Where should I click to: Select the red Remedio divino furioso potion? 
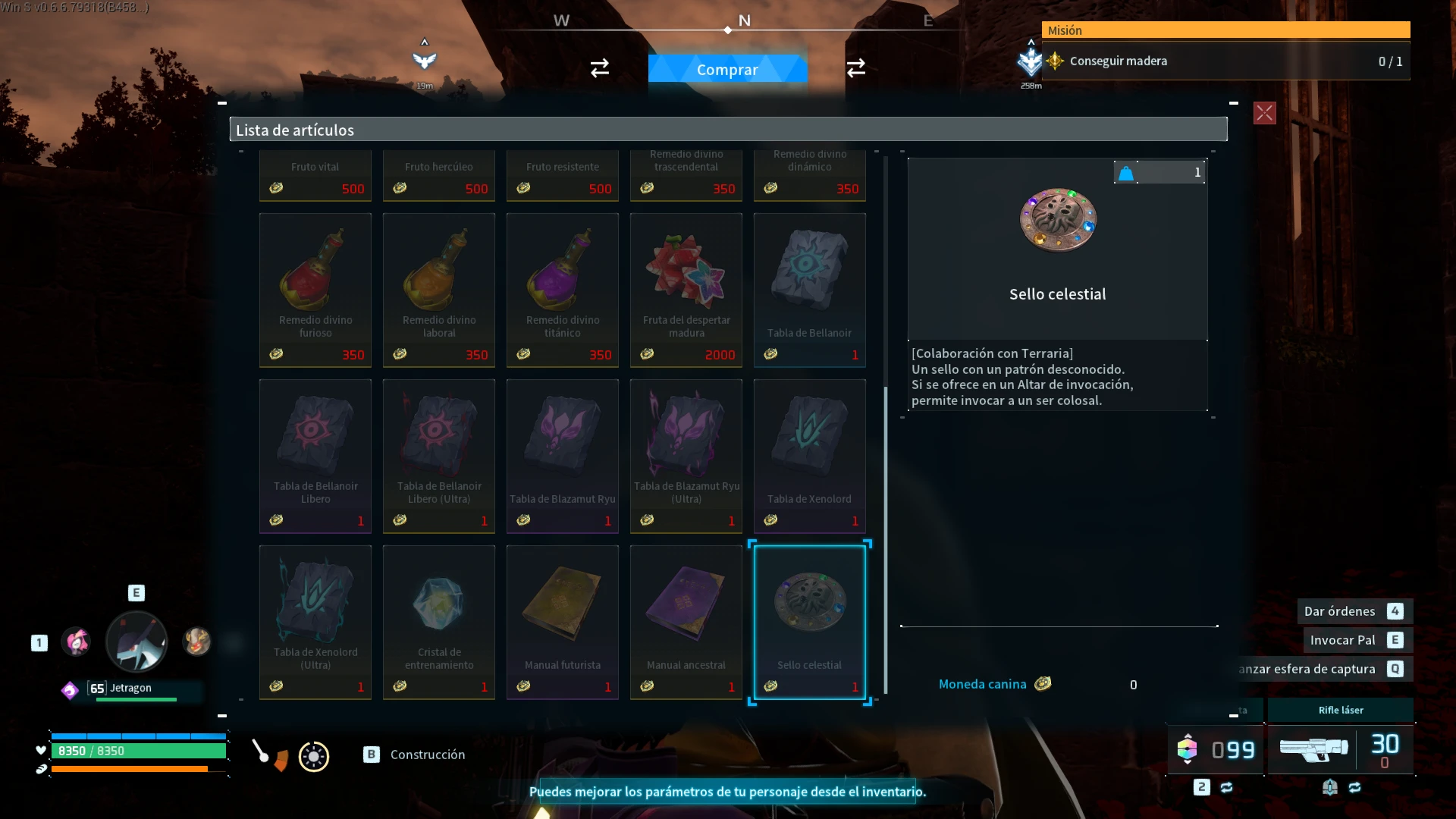[x=315, y=290]
